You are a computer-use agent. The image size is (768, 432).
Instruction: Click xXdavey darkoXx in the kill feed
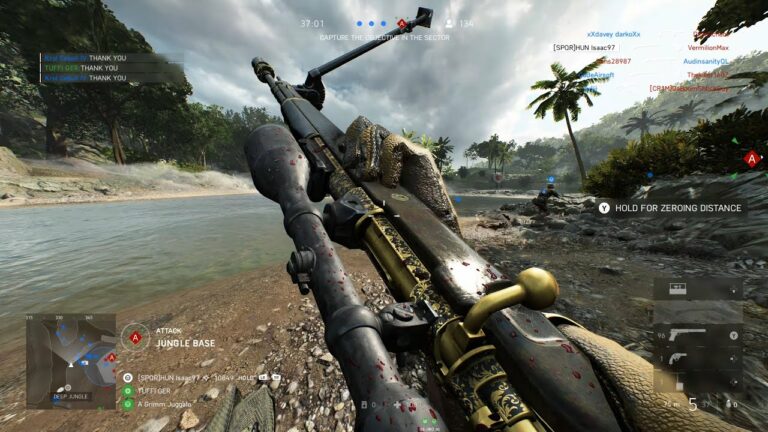[x=613, y=34]
